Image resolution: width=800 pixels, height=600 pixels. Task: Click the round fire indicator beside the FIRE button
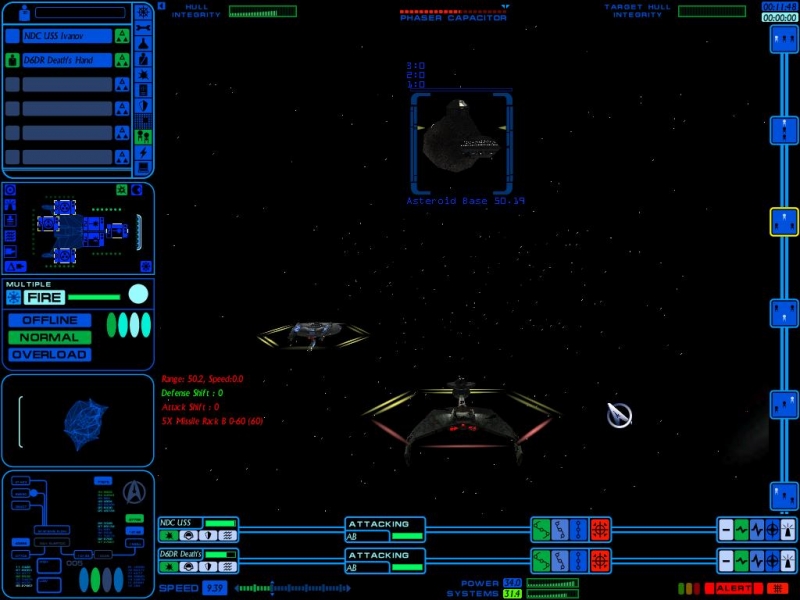138,294
